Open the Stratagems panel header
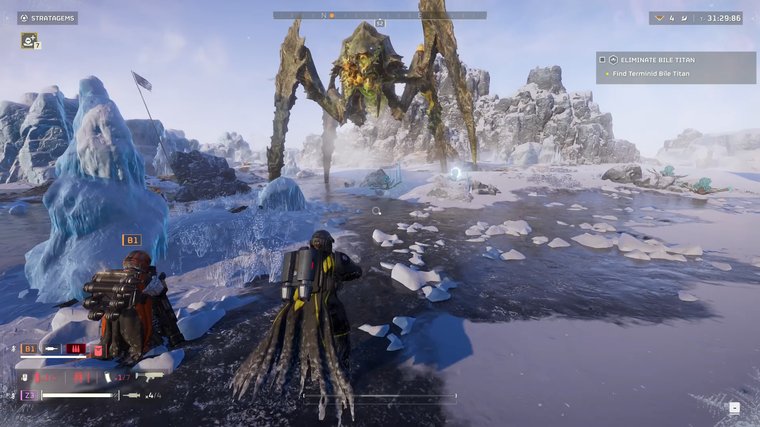The width and height of the screenshot is (760, 427). pyautogui.click(x=47, y=17)
